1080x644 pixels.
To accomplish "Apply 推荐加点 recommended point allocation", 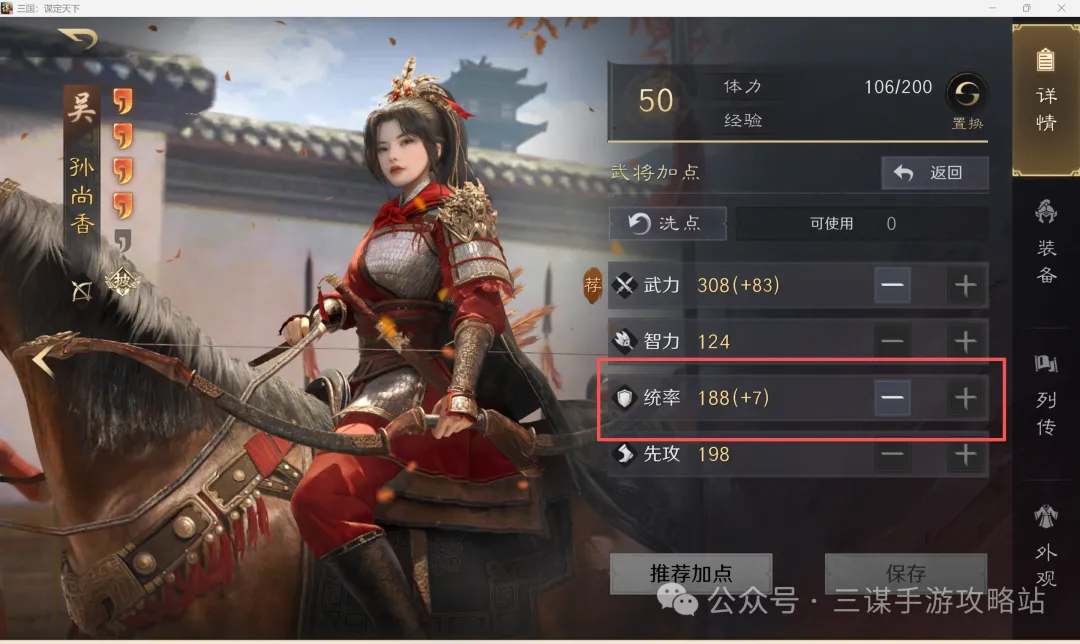I will point(691,574).
